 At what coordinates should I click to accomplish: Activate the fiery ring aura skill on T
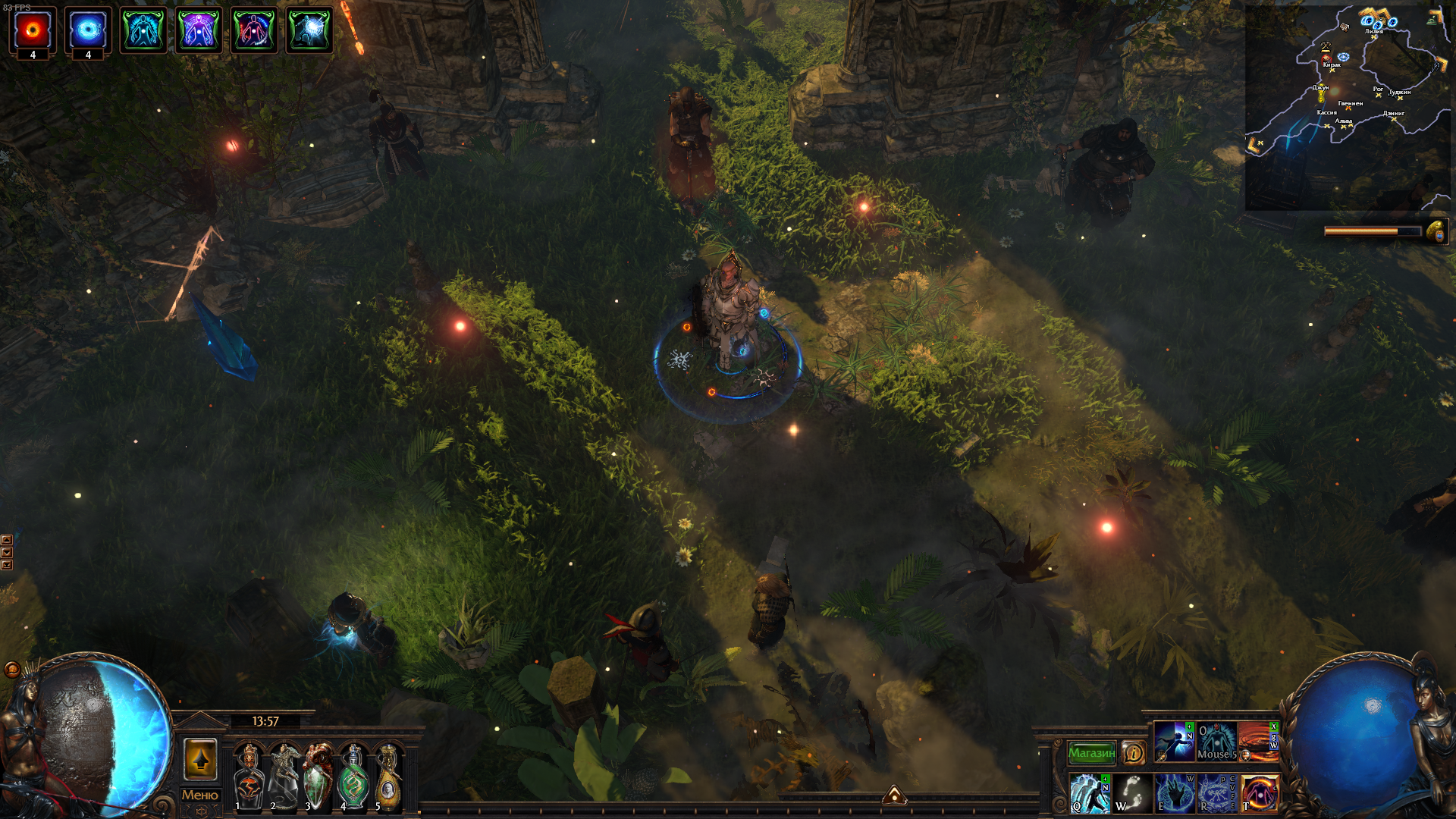click(x=1259, y=793)
